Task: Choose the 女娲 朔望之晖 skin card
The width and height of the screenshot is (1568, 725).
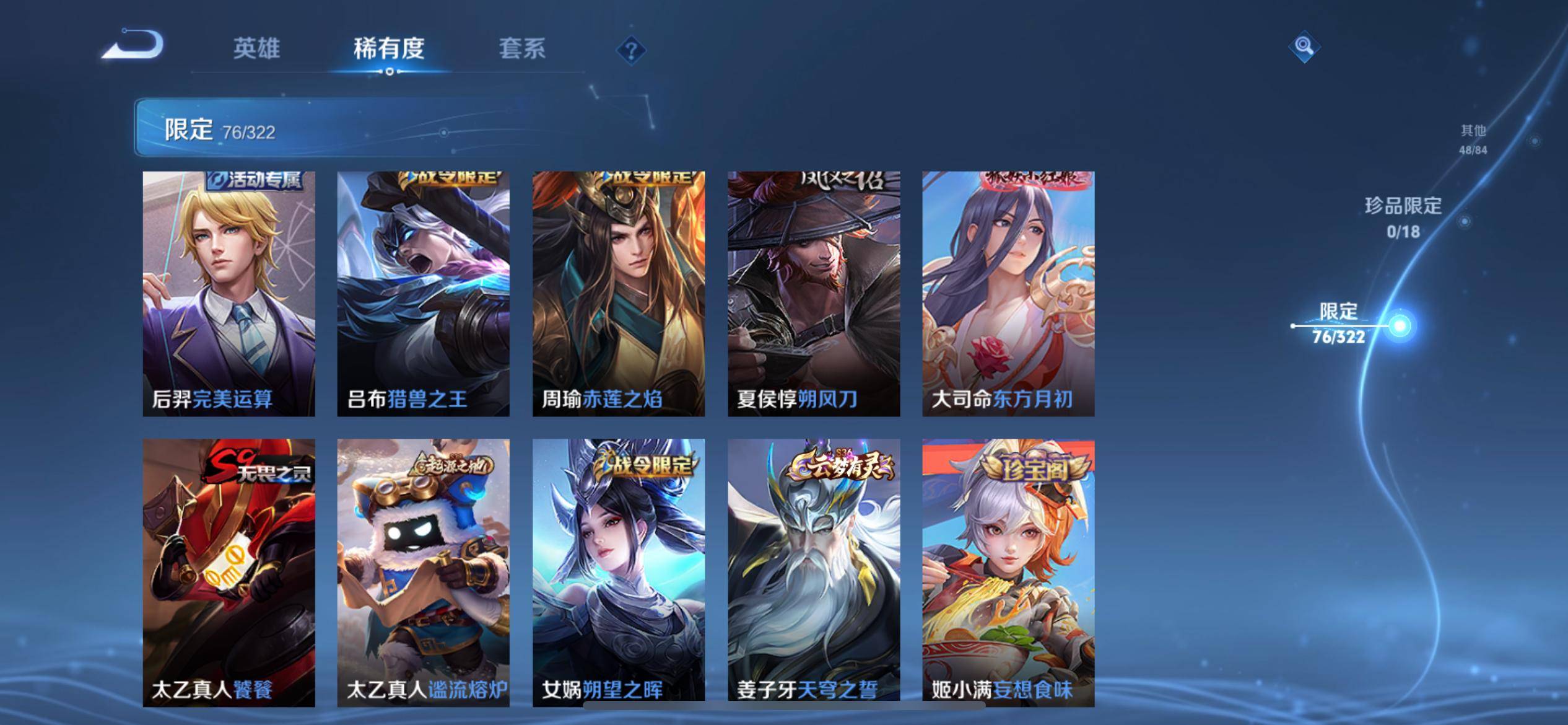Action: [x=618, y=573]
